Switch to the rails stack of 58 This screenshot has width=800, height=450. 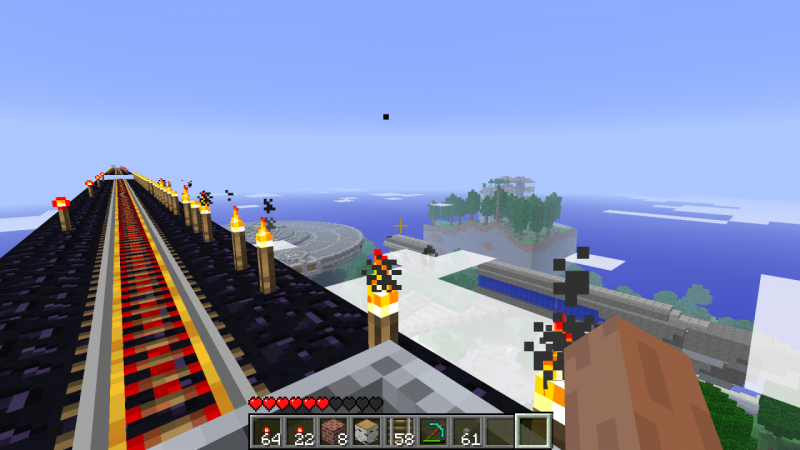[x=399, y=432]
